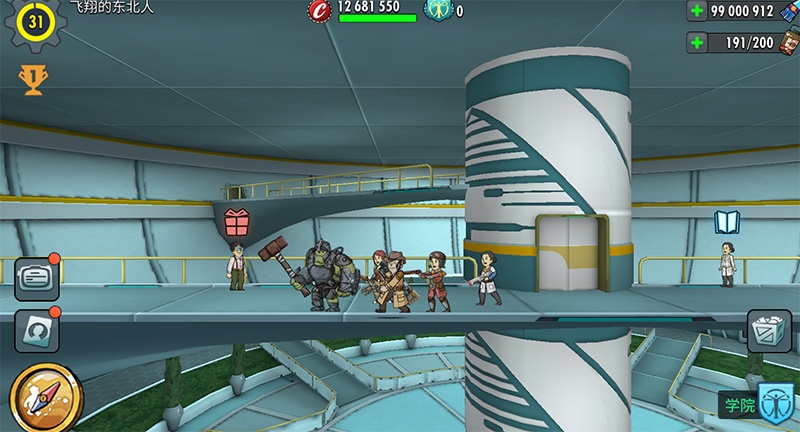Launch the golden compass exploration button
Viewport: 800px width, 432px height.
click(x=36, y=396)
